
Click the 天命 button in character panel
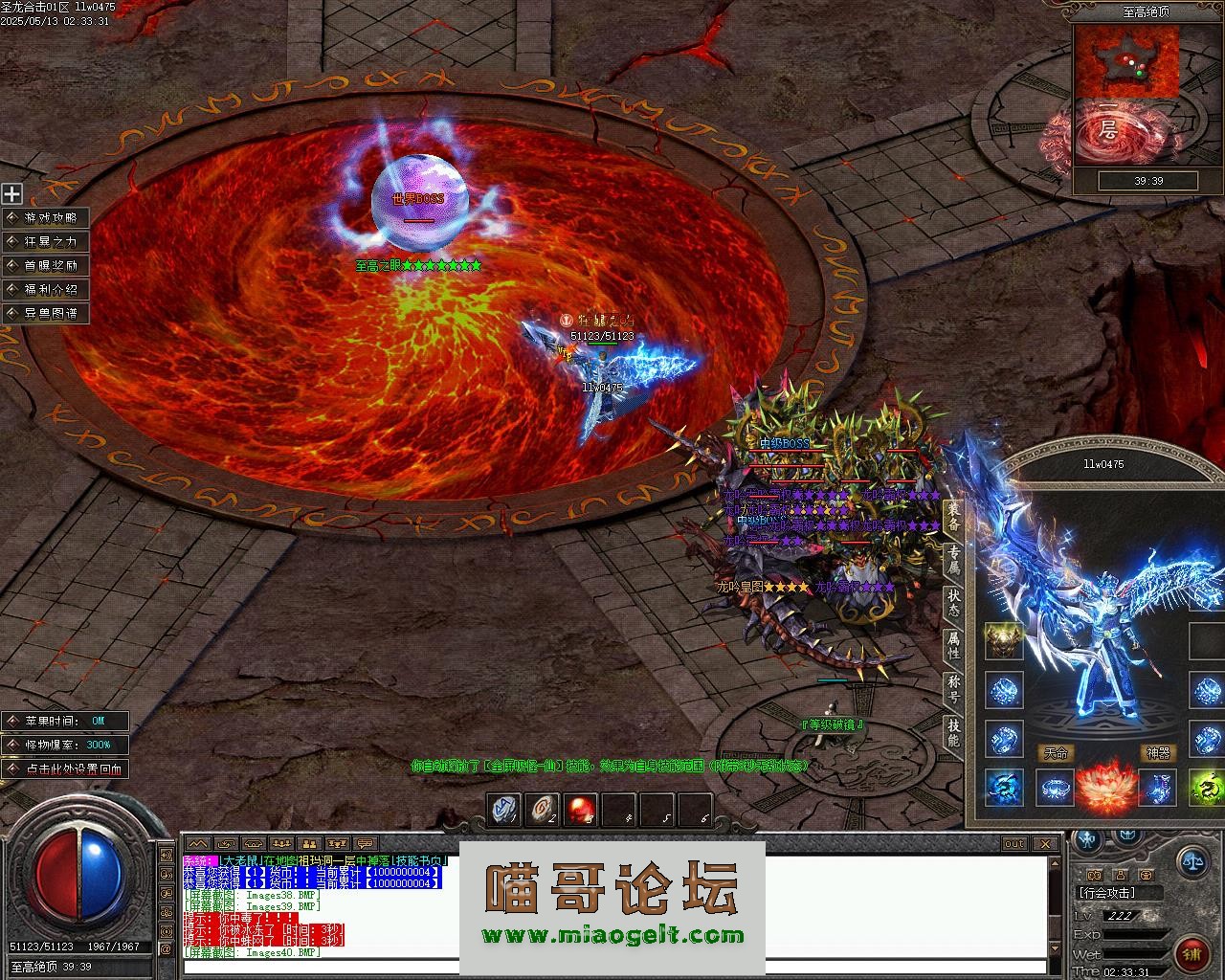1056,753
